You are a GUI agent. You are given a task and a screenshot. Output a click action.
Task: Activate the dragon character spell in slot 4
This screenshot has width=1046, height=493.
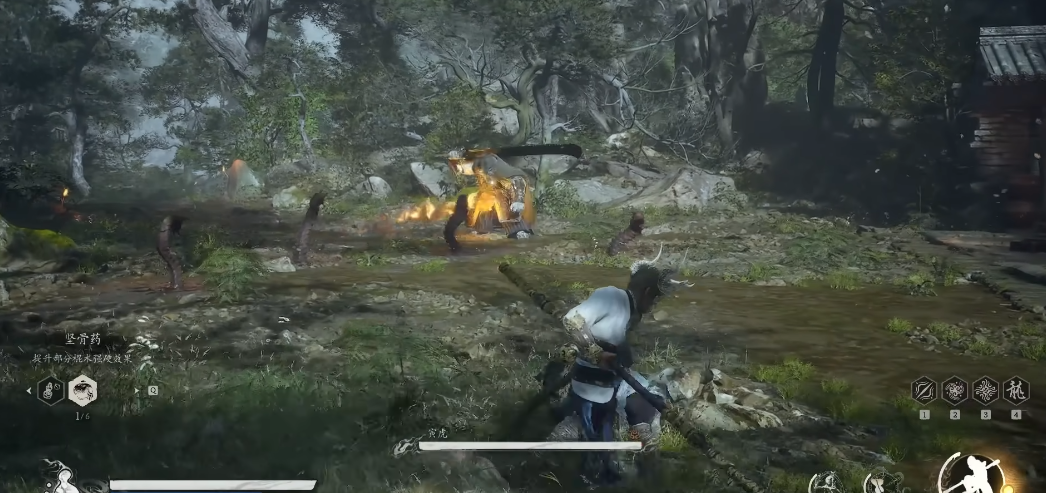pyautogui.click(x=1016, y=390)
